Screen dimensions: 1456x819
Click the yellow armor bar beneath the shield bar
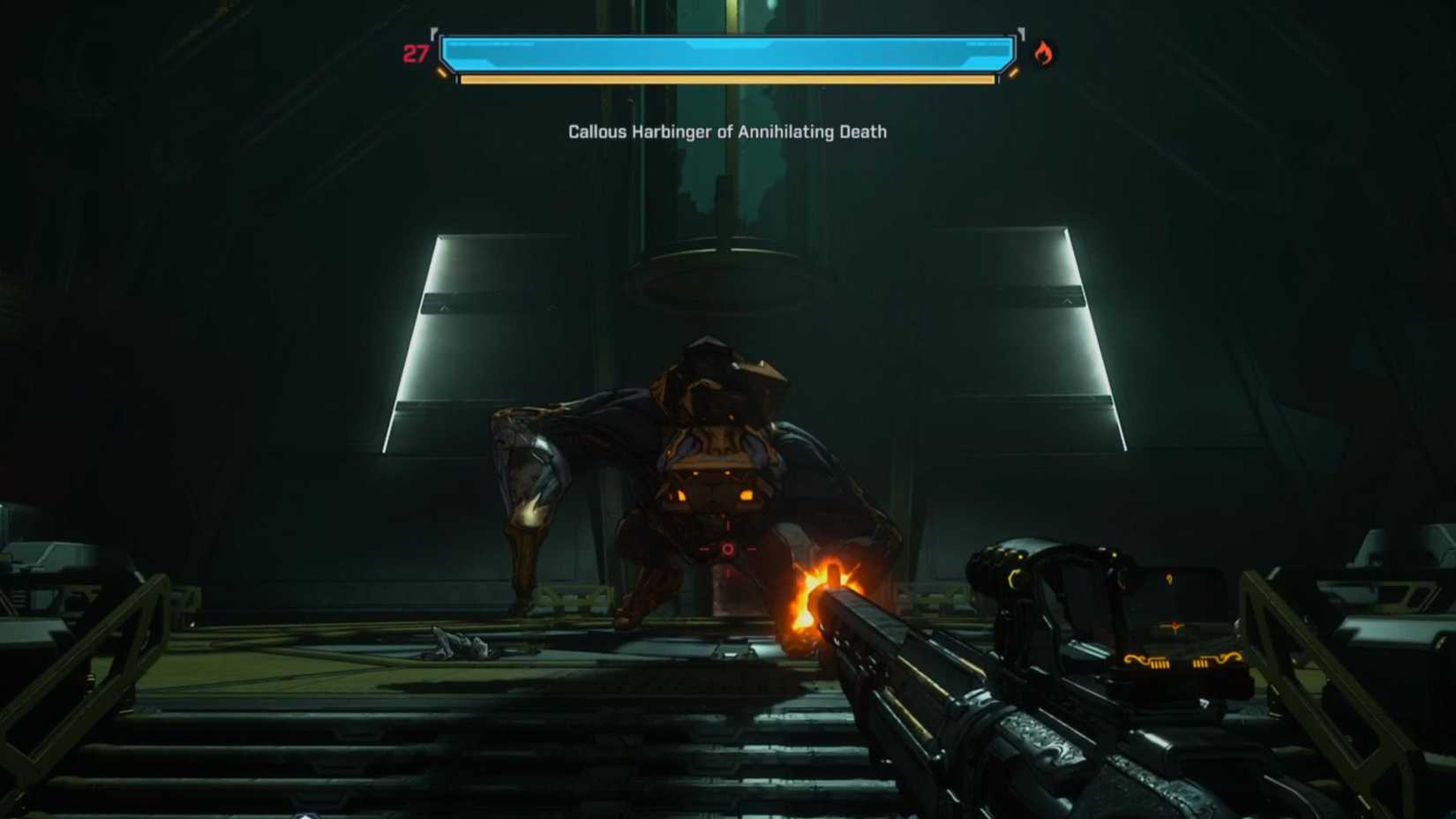[727, 82]
